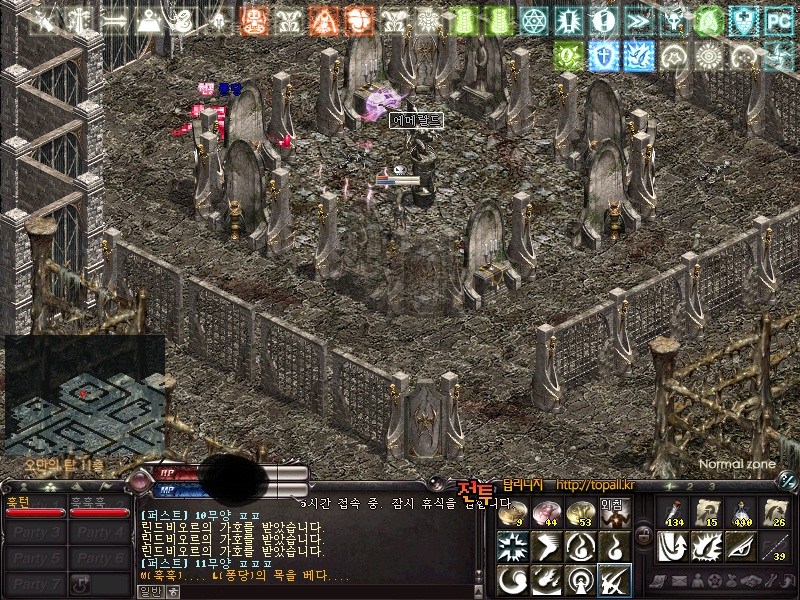Activate the starburst skill icon
Image resolution: width=800 pixels, height=600 pixels.
click(511, 546)
